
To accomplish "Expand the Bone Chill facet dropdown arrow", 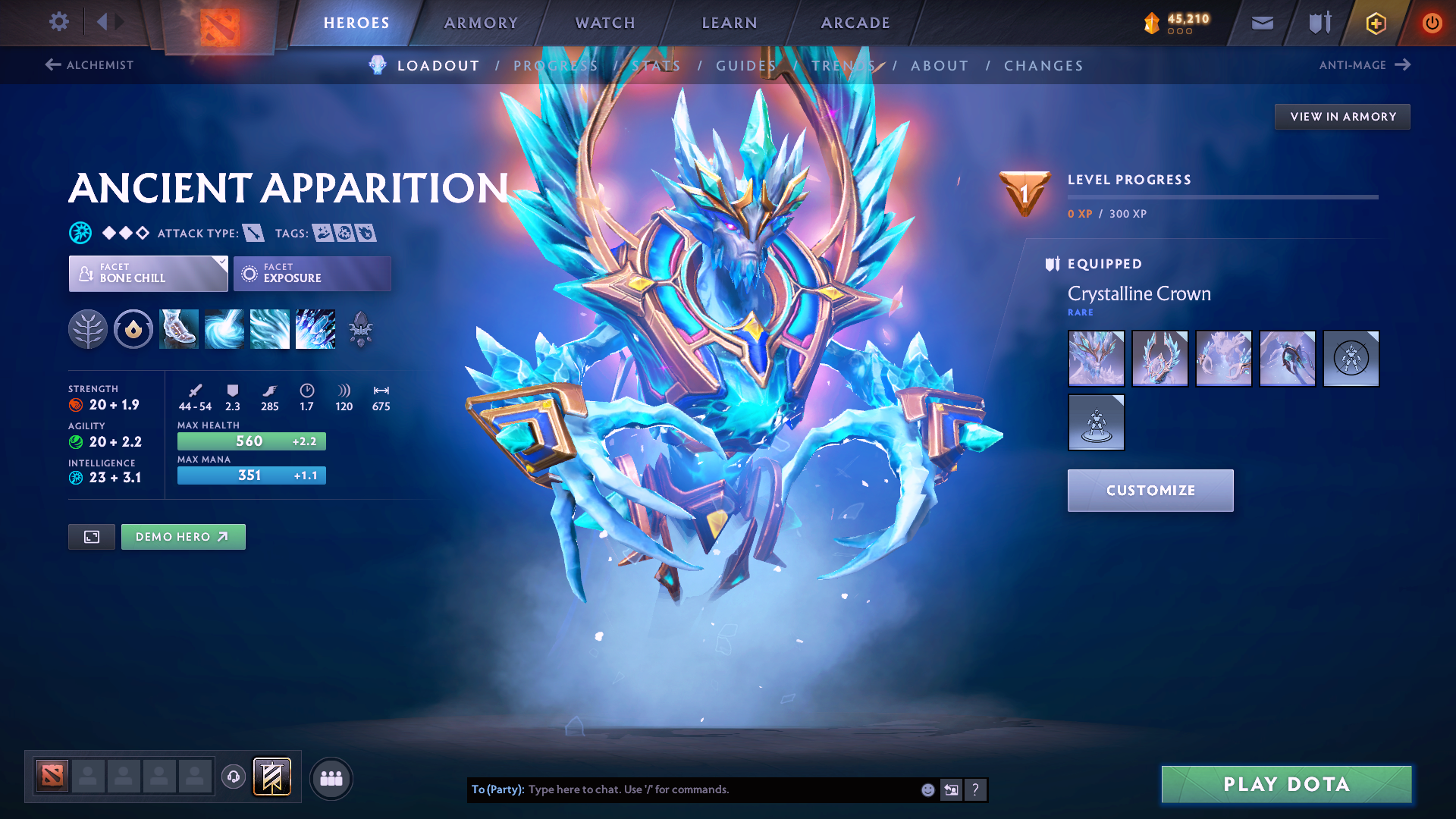I will pos(221,263).
